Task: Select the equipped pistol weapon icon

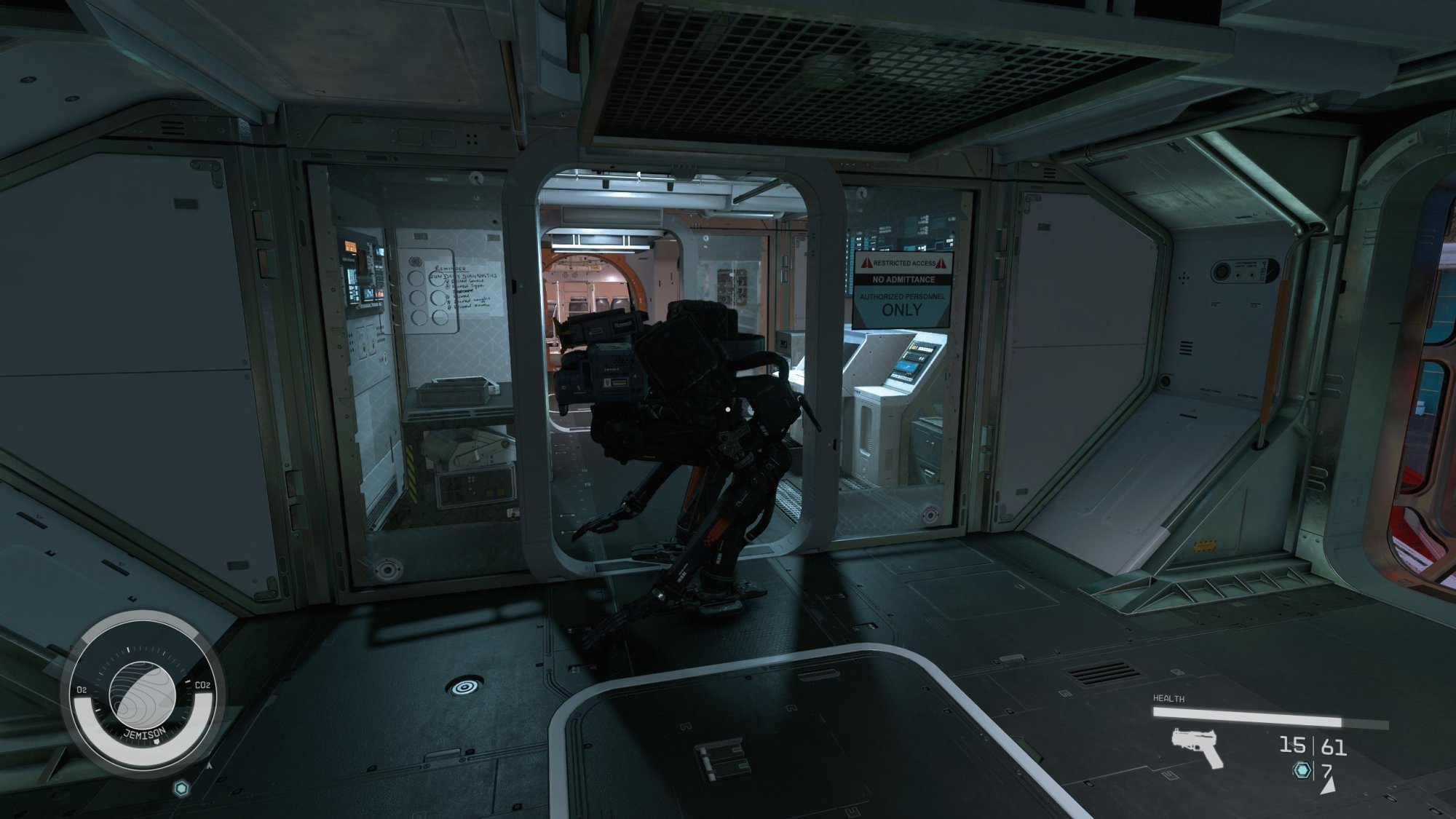Action: coord(1197,748)
